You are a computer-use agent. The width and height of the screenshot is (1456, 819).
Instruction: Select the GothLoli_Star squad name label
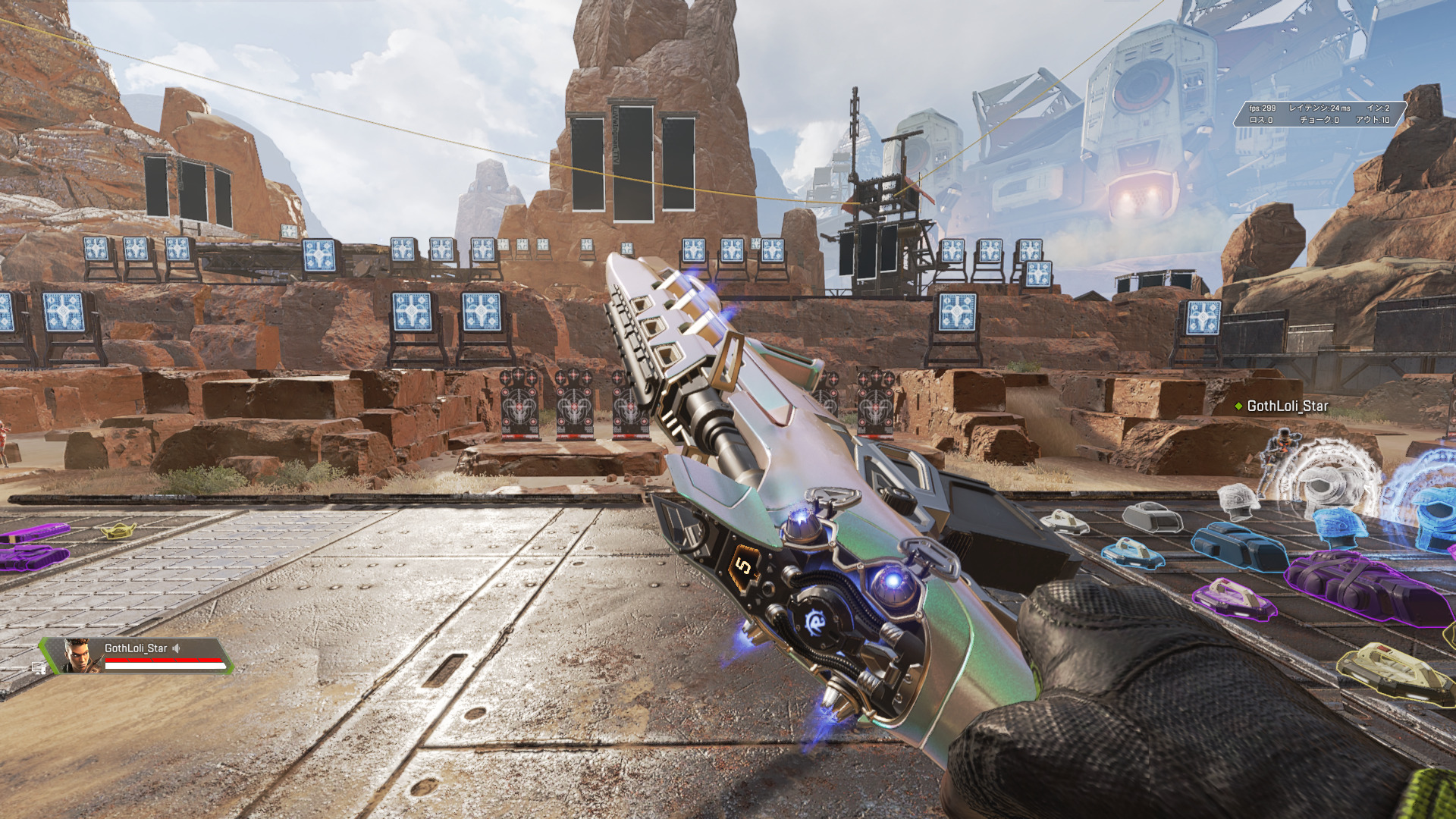click(x=136, y=648)
